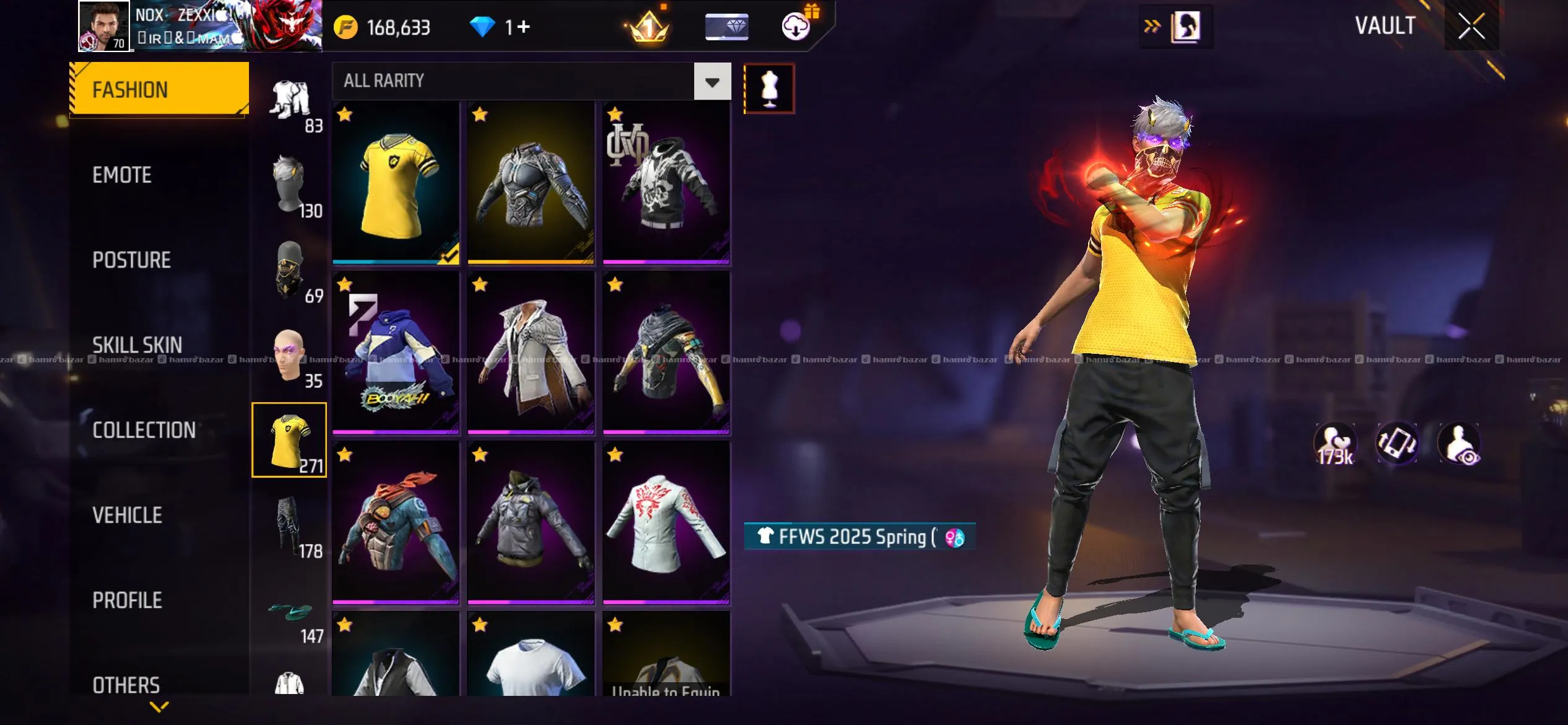This screenshot has height=725, width=1568.
Task: Toggle the character view eye icon
Action: [1460, 444]
